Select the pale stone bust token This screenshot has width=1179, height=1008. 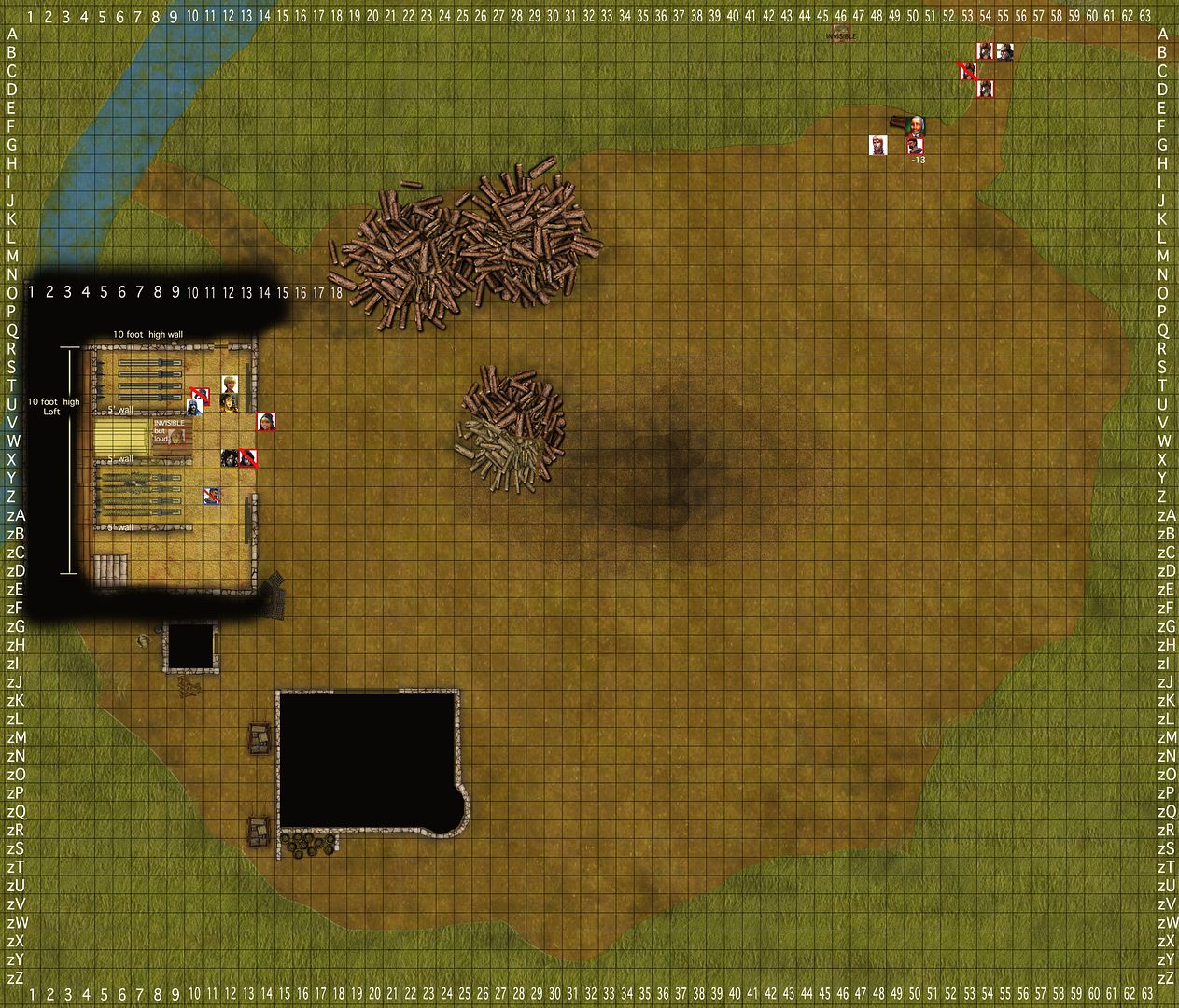(x=877, y=145)
